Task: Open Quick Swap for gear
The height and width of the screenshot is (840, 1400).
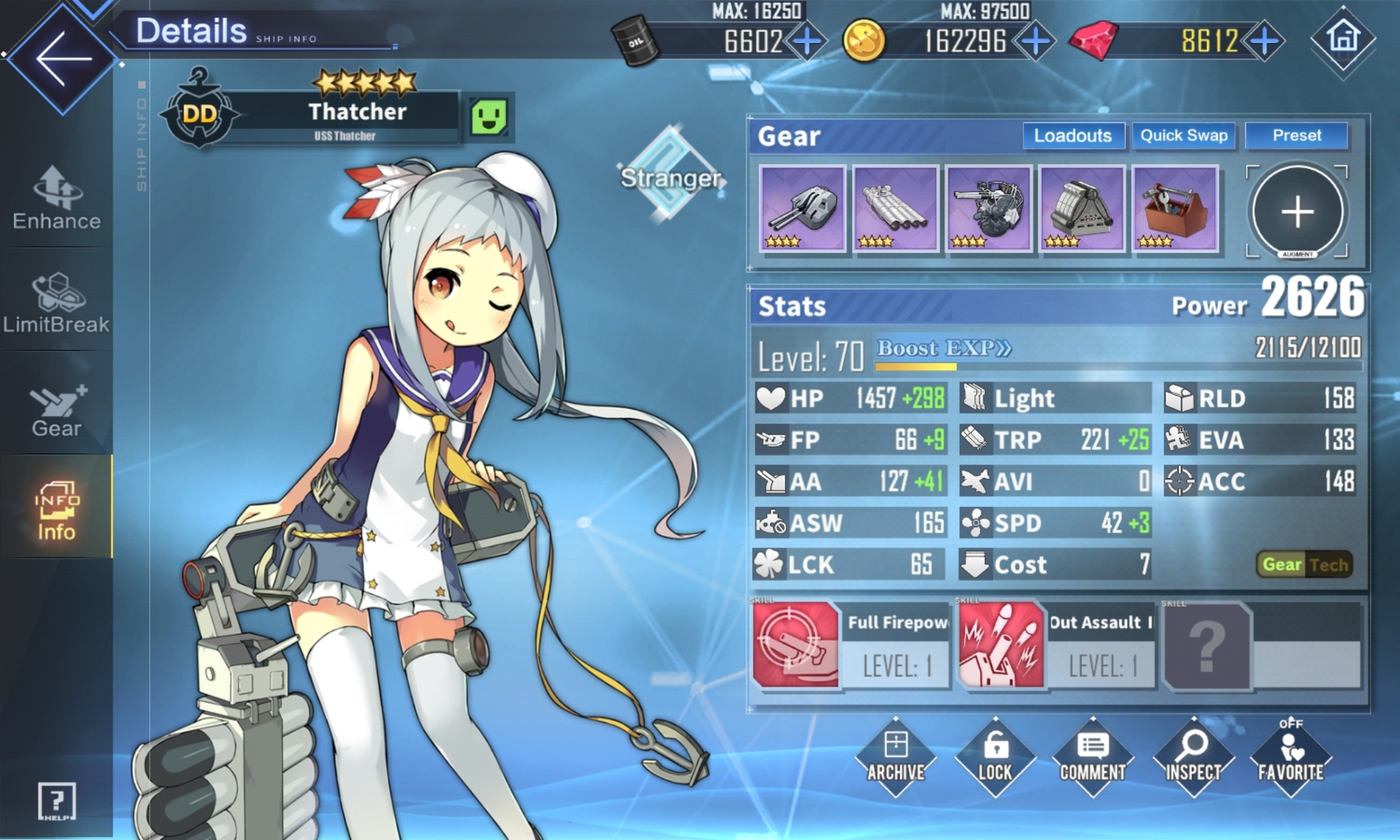Action: [1183, 136]
